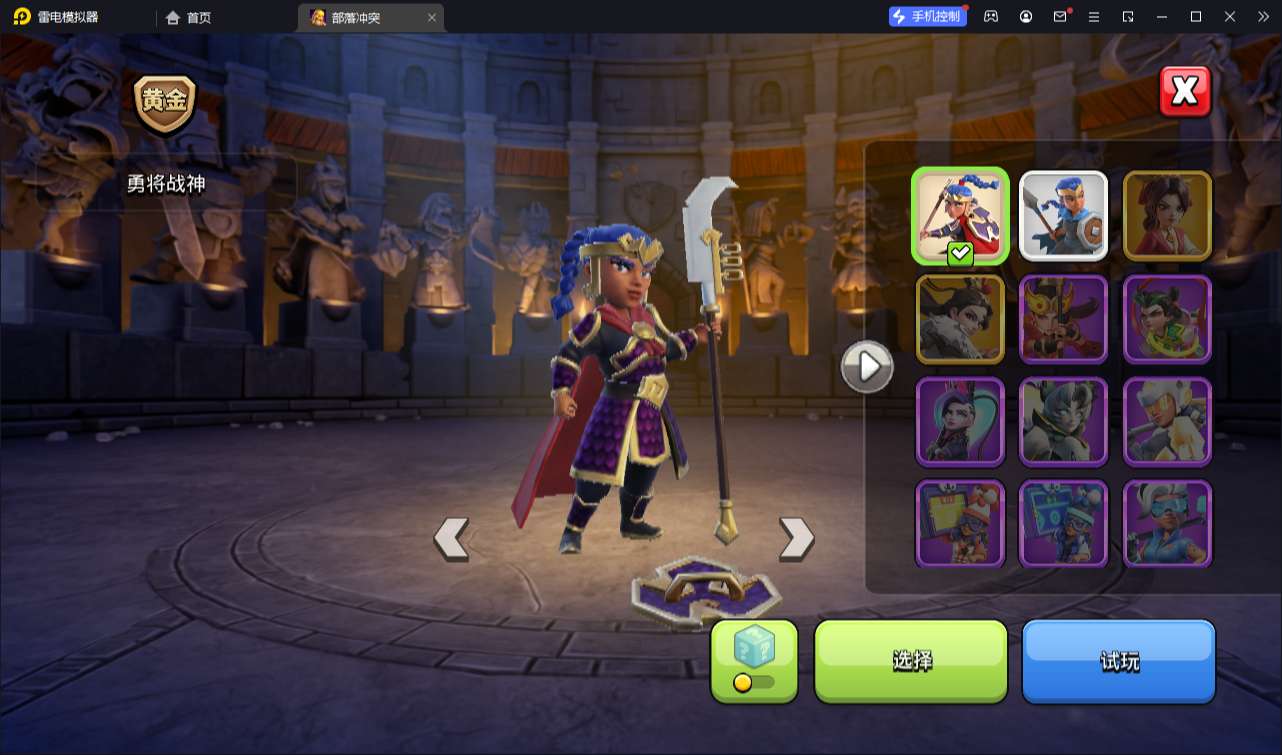The image size is (1282, 755).
Task: Show the next skin with the right arrow
Action: pos(796,539)
